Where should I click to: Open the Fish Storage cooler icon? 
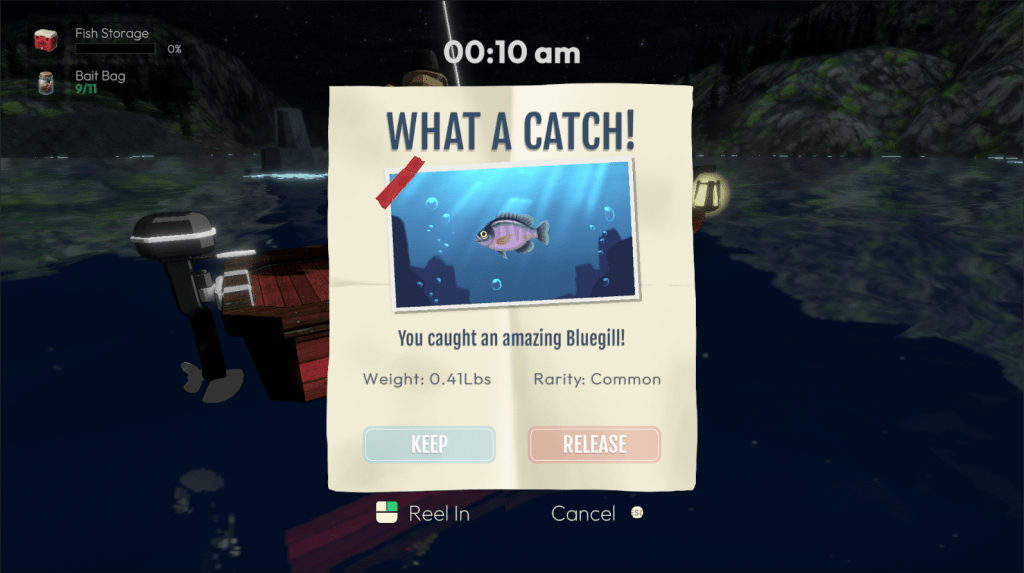[46, 41]
